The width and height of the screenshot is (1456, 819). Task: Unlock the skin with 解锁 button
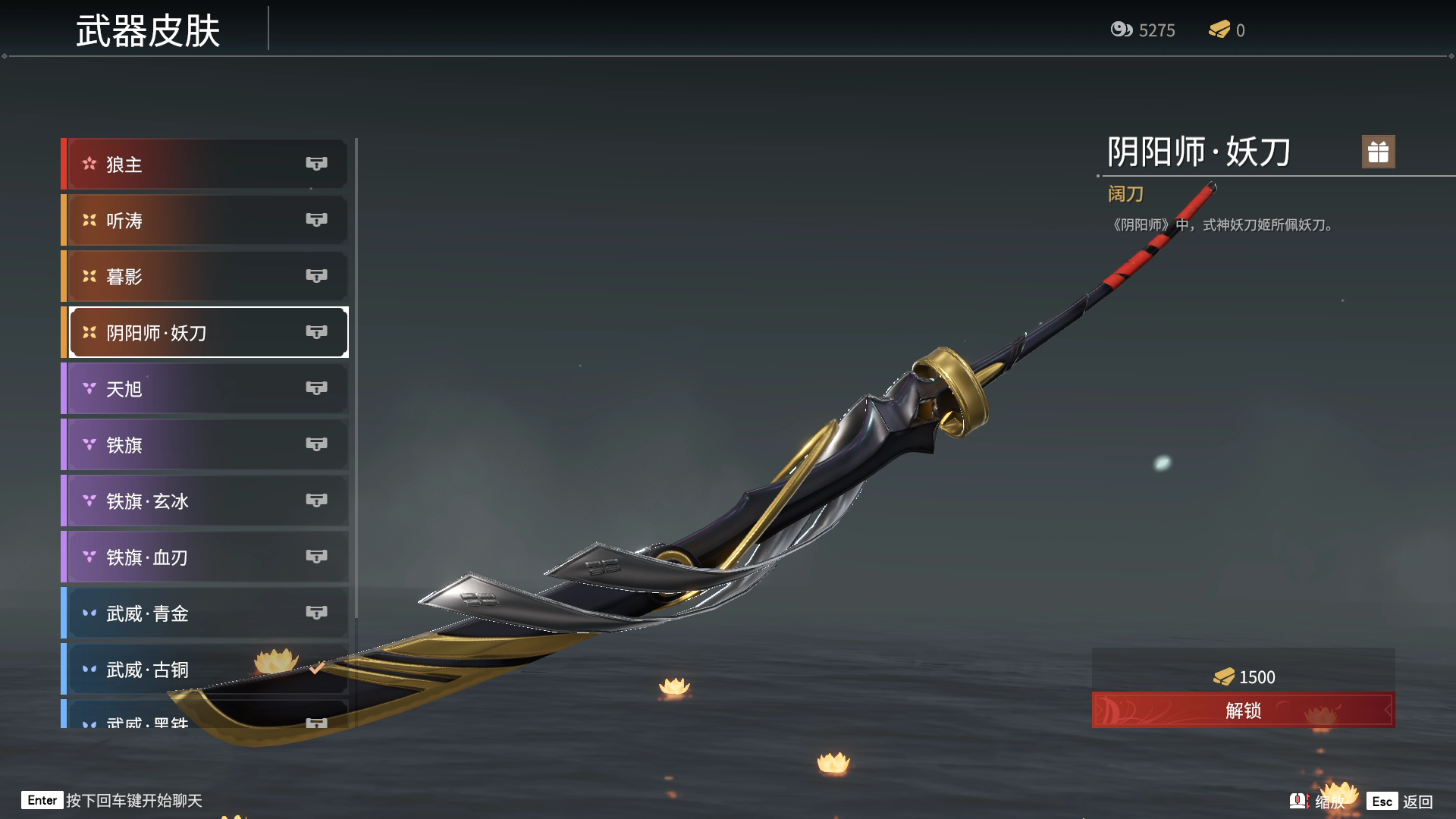click(x=1243, y=710)
